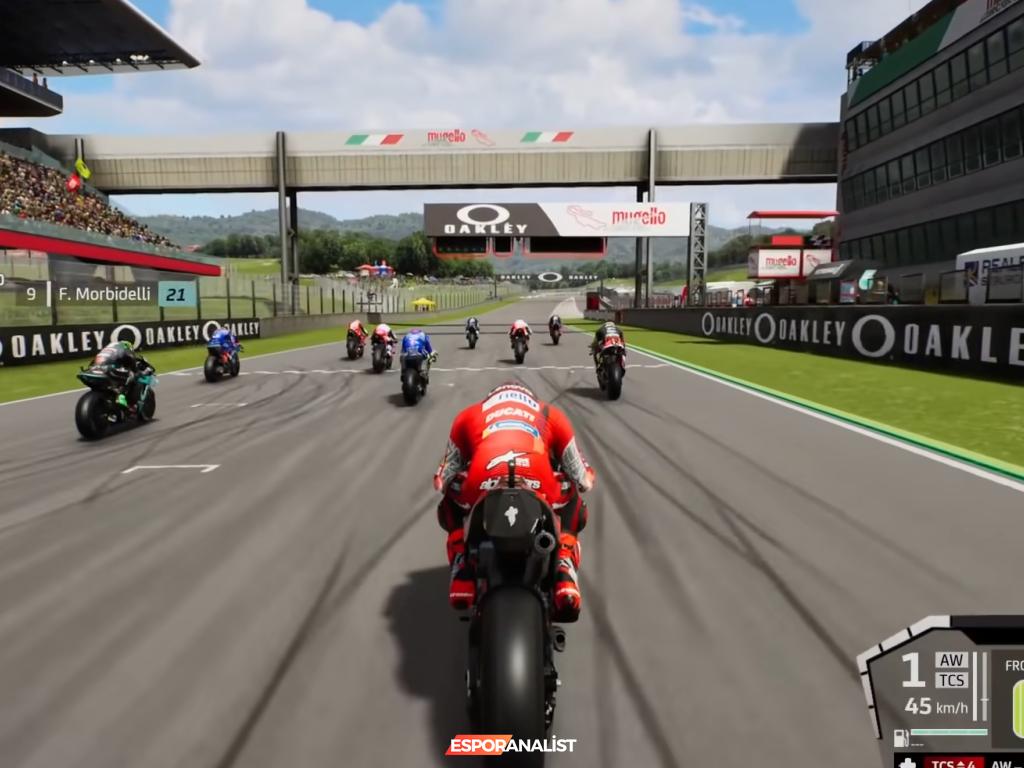Click the AW anti-wheelie indicator box
Screen dimensions: 1024x768
(x=951, y=660)
